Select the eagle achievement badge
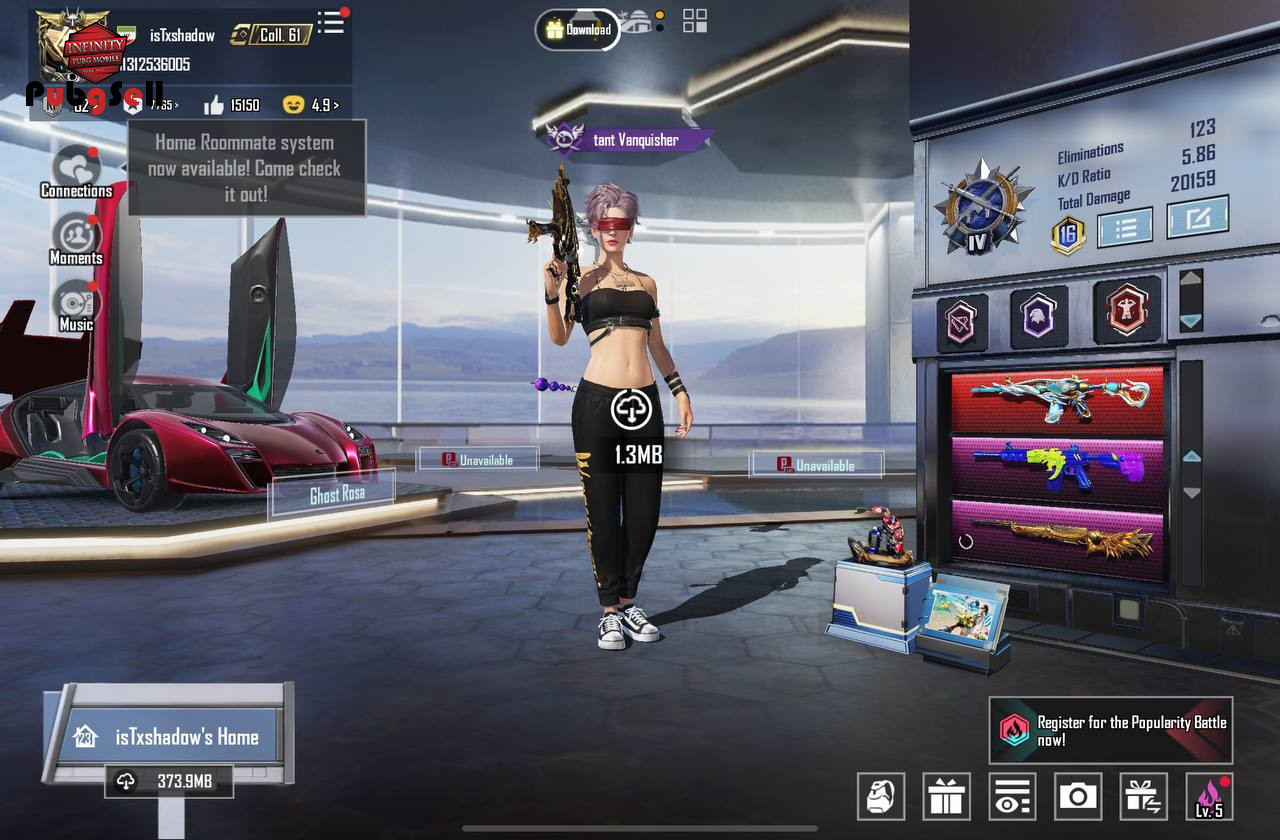Viewport: 1280px width, 840px height. 1039,318
